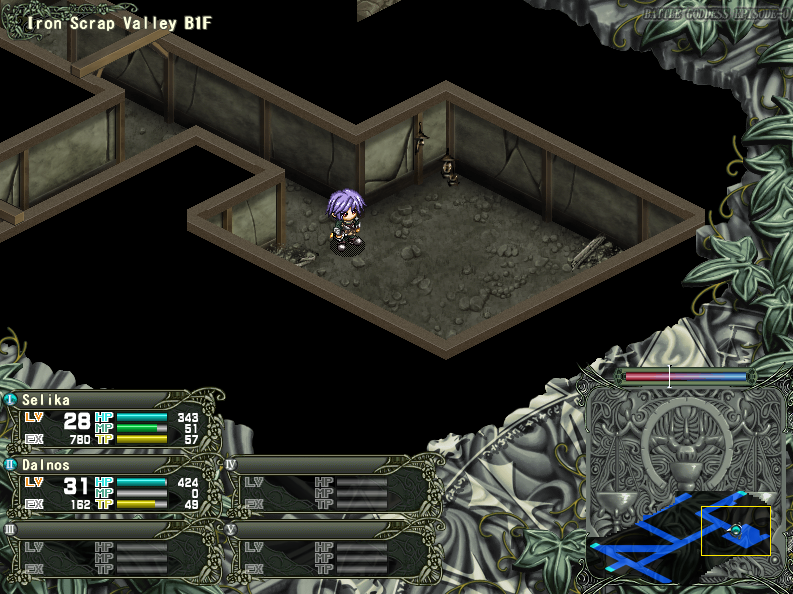Select Selika's party status panel
This screenshot has width=793, height=594.
point(110,420)
